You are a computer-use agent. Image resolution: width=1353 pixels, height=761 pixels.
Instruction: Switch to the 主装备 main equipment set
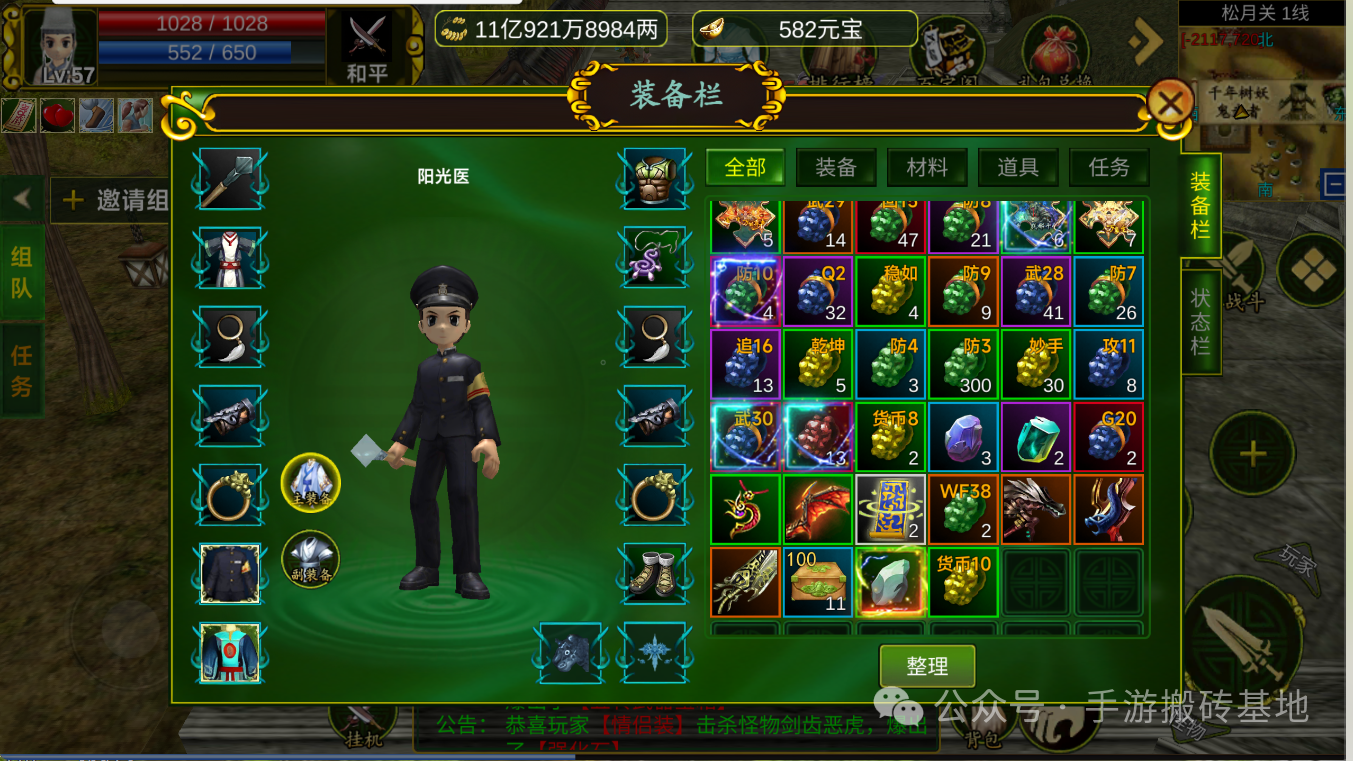(x=310, y=483)
